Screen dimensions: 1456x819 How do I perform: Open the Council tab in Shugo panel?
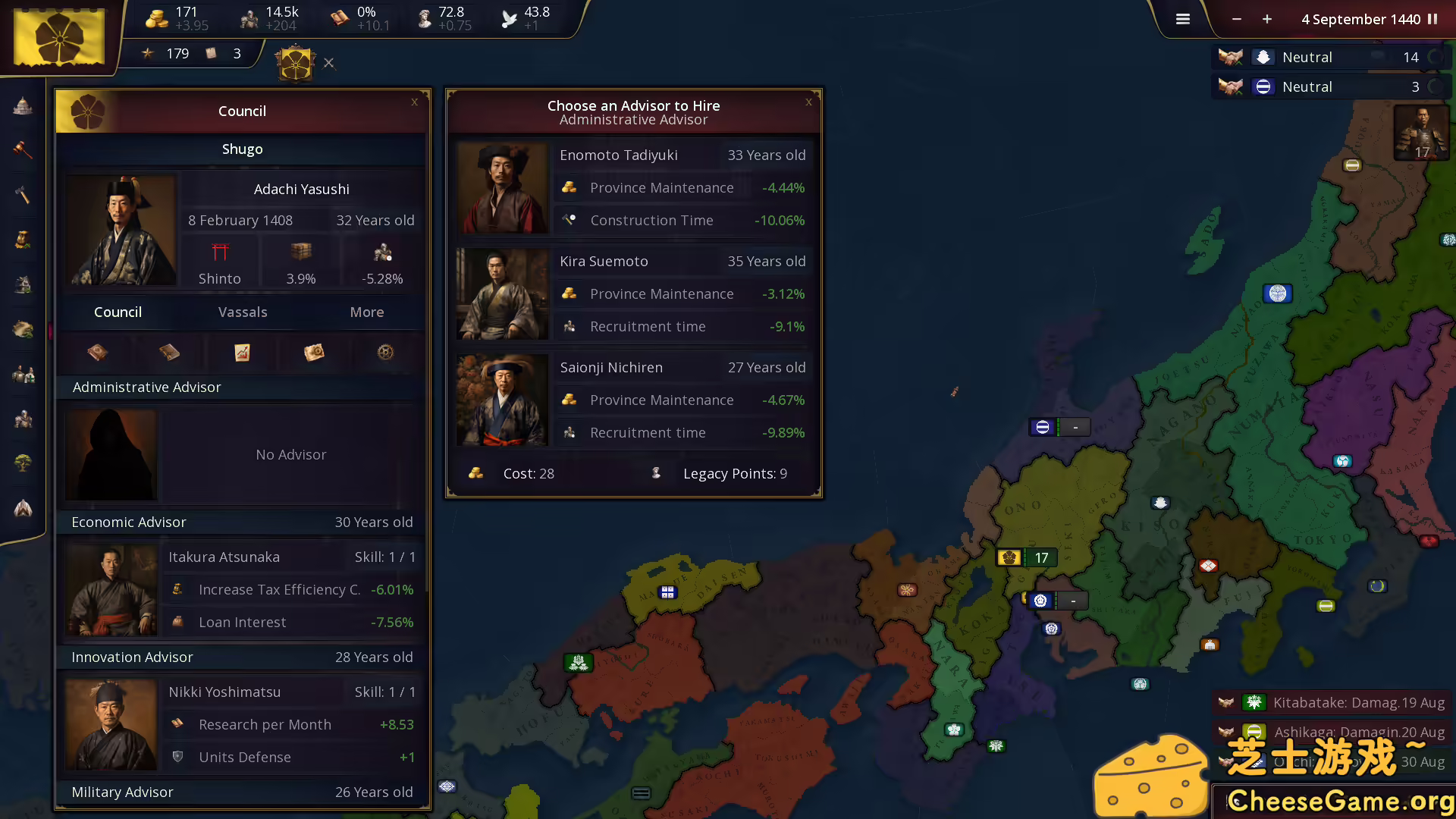118,312
